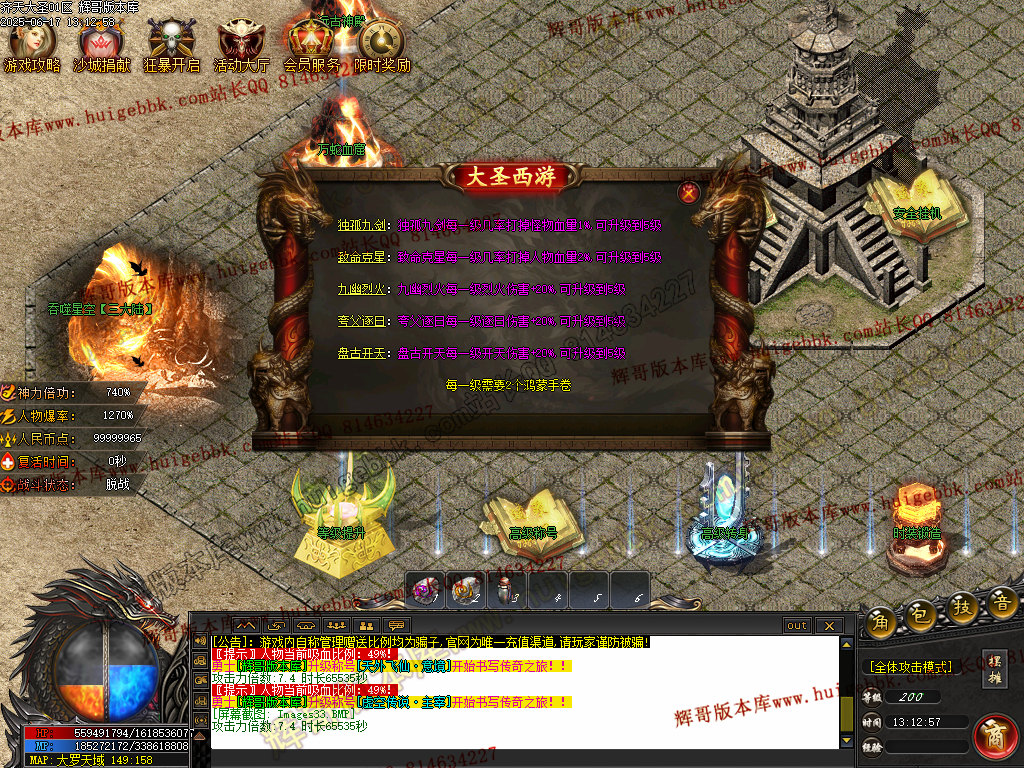Close the 大圣西游 dialog window
1024x768 pixels.
688,193
